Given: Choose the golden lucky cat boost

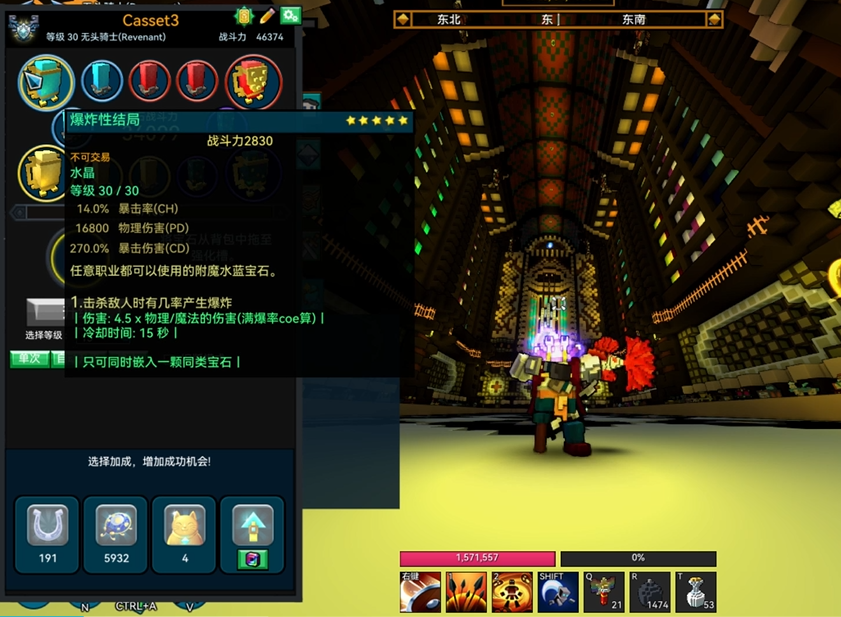Looking at the screenshot, I should point(185,532).
